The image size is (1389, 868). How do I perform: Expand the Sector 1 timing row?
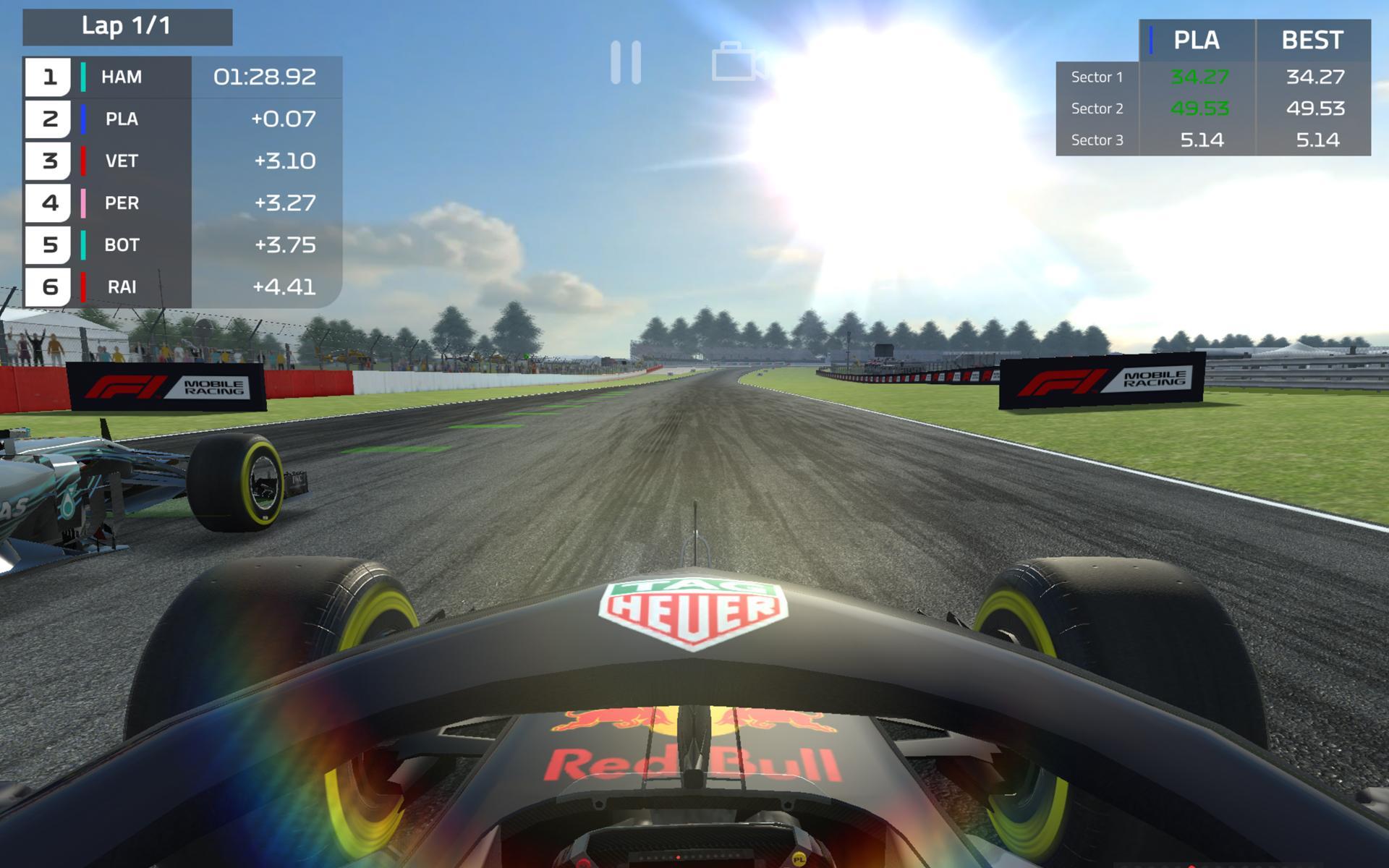(1097, 77)
